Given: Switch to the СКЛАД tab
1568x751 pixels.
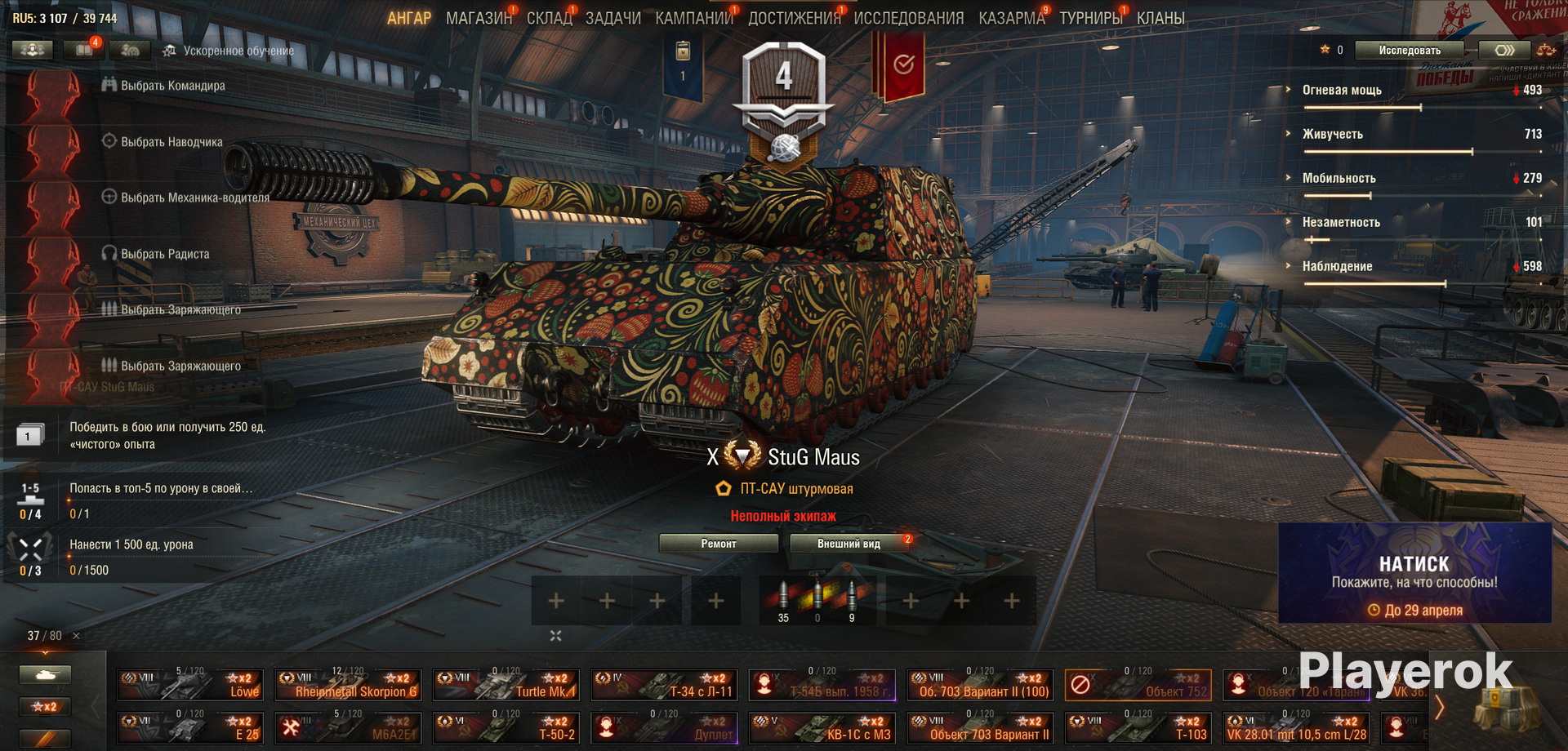Looking at the screenshot, I should pos(549,18).
